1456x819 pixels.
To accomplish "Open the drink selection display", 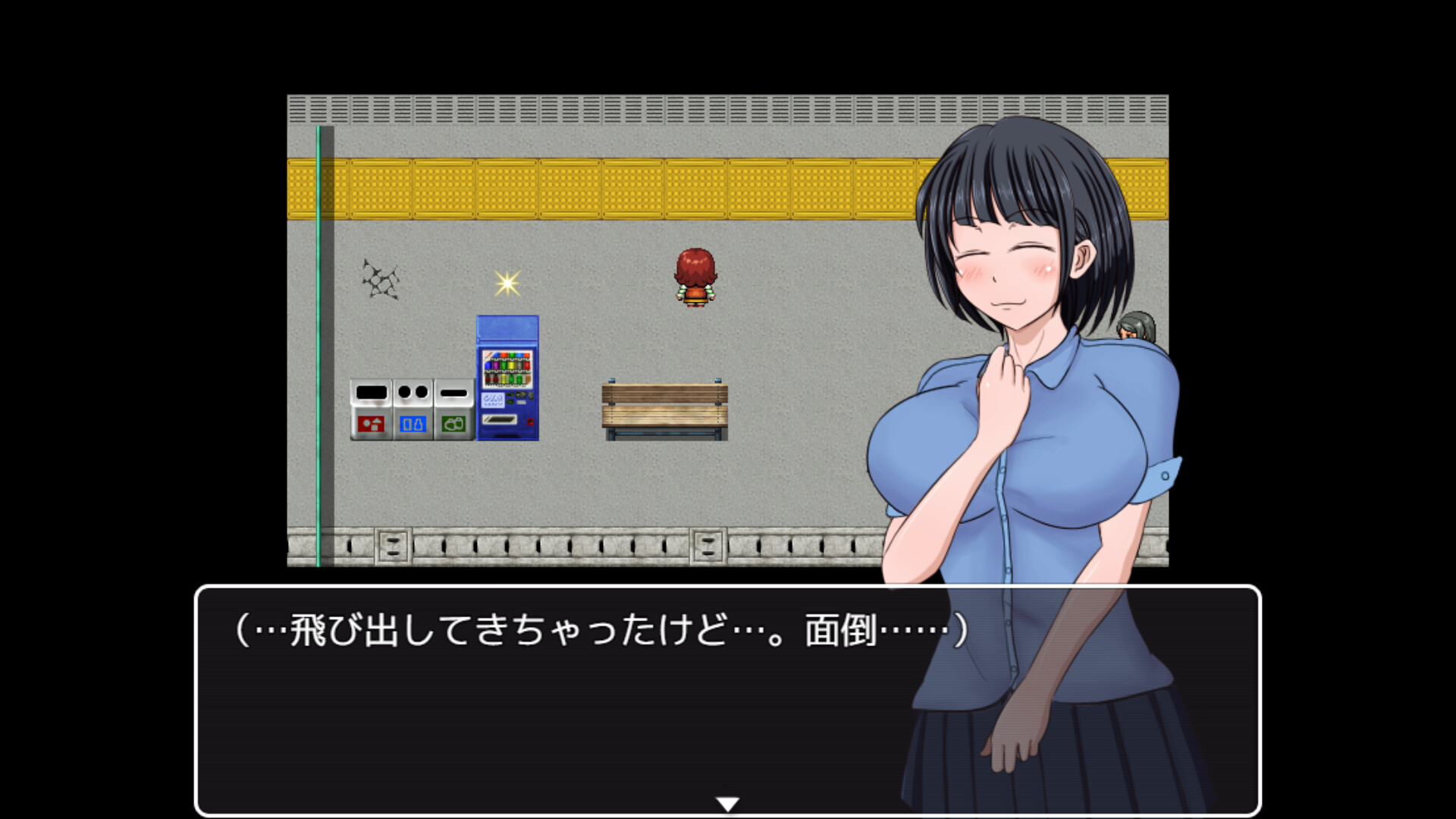I will (507, 369).
